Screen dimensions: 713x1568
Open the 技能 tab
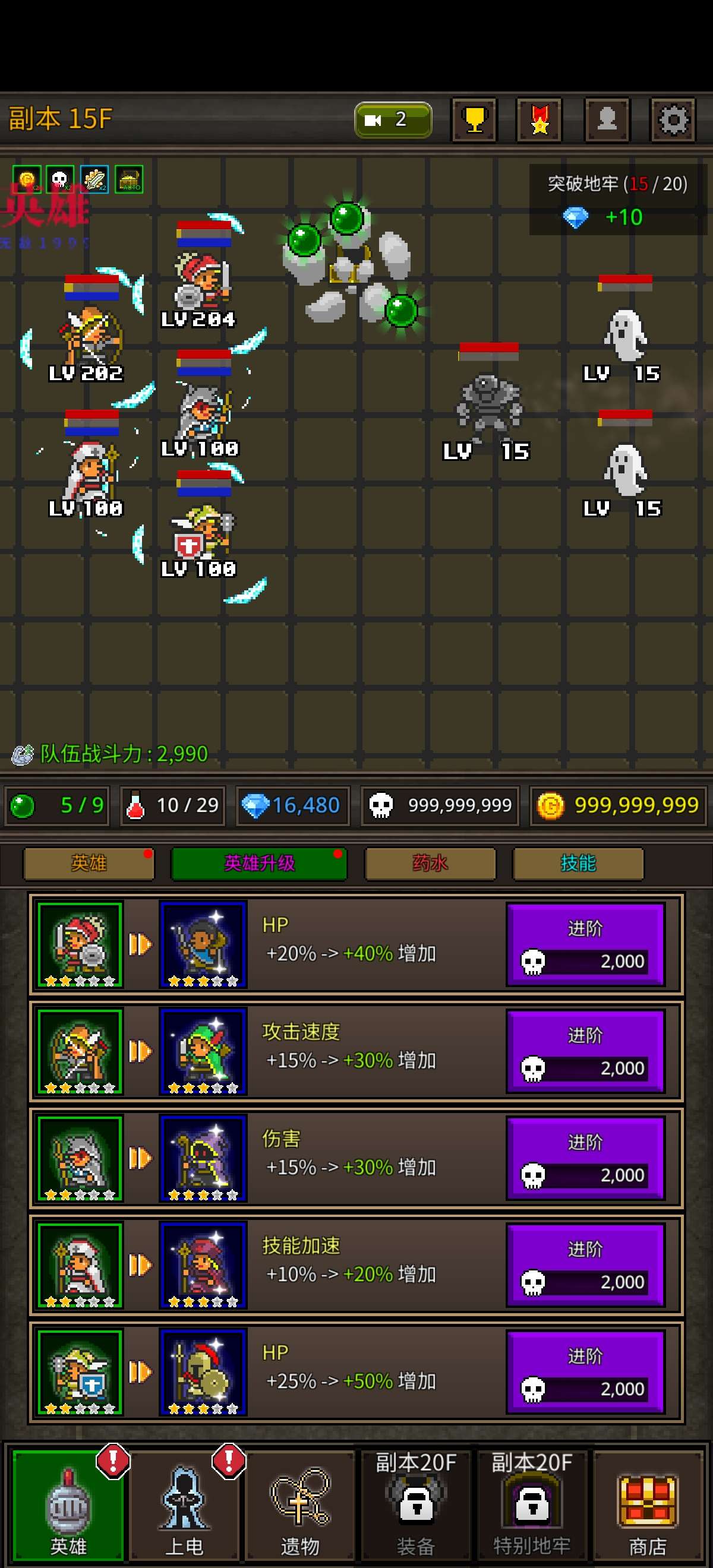pos(578,863)
